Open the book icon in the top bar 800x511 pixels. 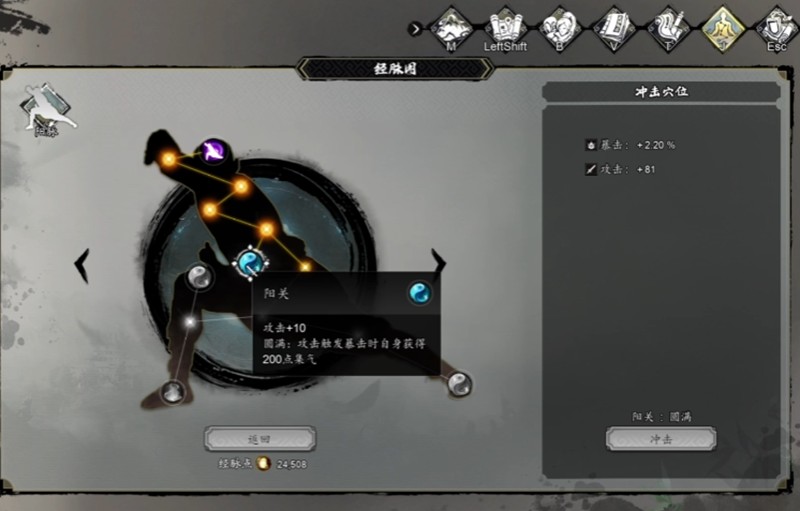click(x=613, y=27)
